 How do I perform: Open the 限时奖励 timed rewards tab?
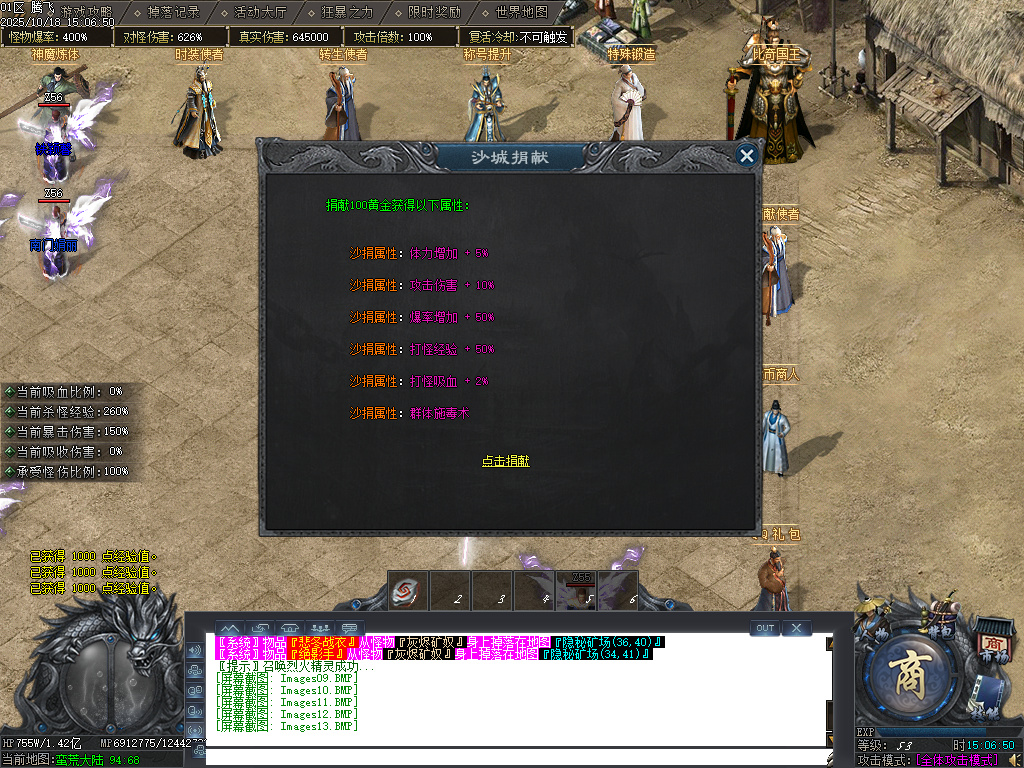point(434,13)
